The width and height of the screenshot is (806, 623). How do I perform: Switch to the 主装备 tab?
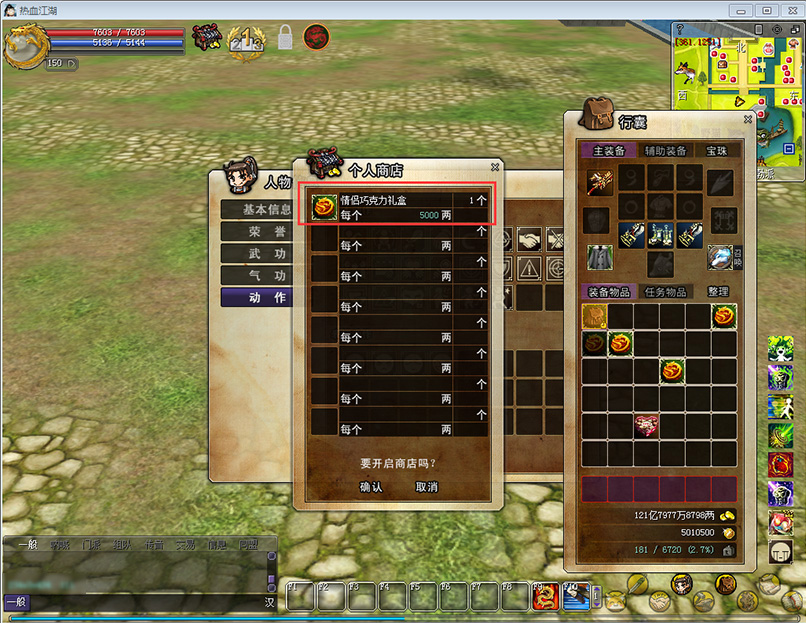tap(608, 151)
